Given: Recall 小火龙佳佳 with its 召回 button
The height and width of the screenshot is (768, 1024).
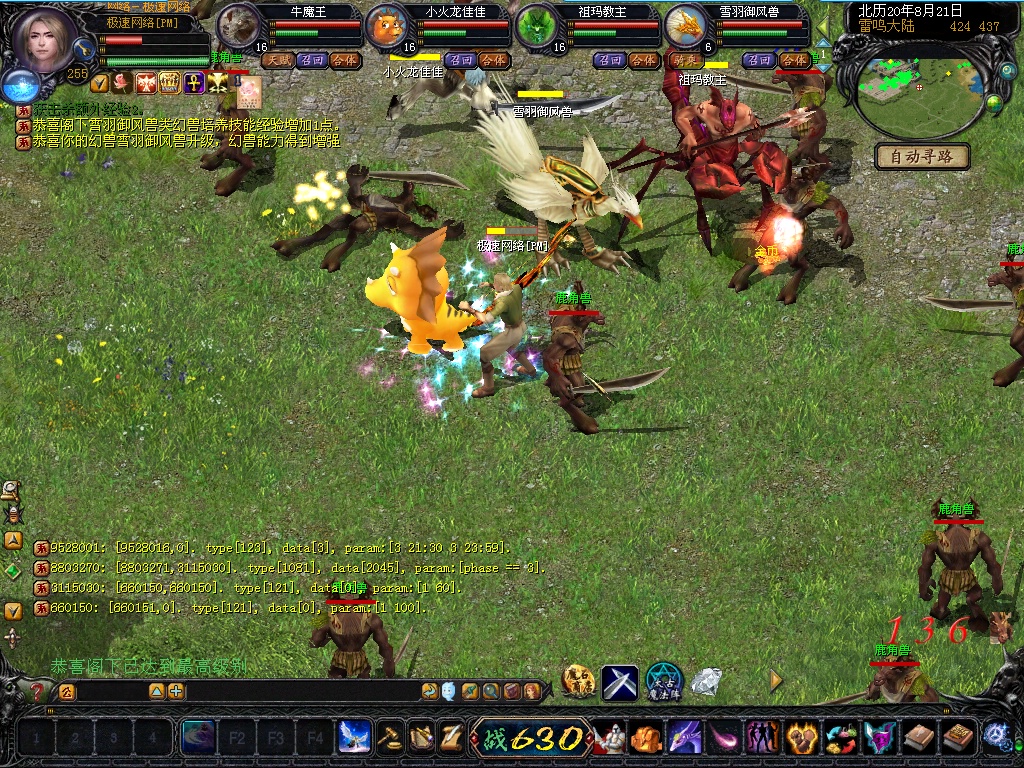Looking at the screenshot, I should tap(460, 60).
